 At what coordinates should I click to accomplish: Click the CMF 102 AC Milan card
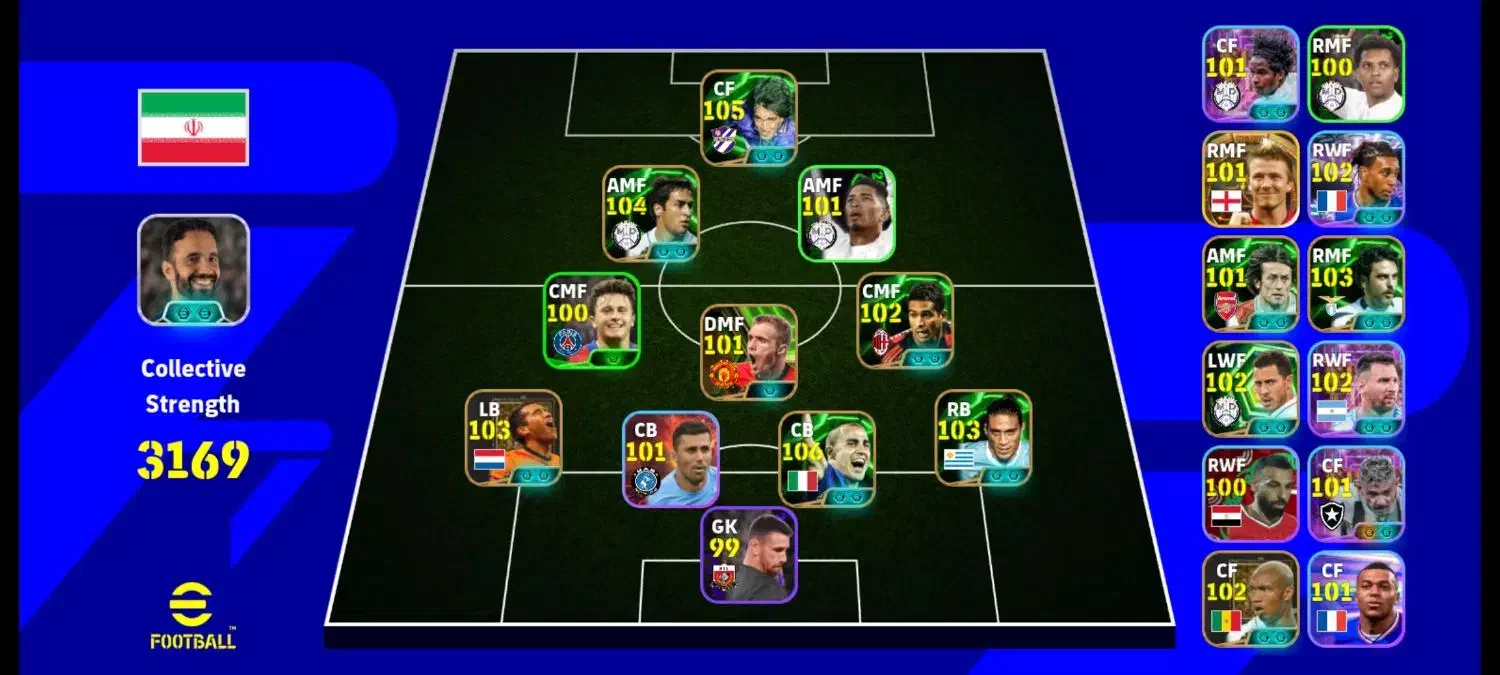pyautogui.click(x=905, y=320)
